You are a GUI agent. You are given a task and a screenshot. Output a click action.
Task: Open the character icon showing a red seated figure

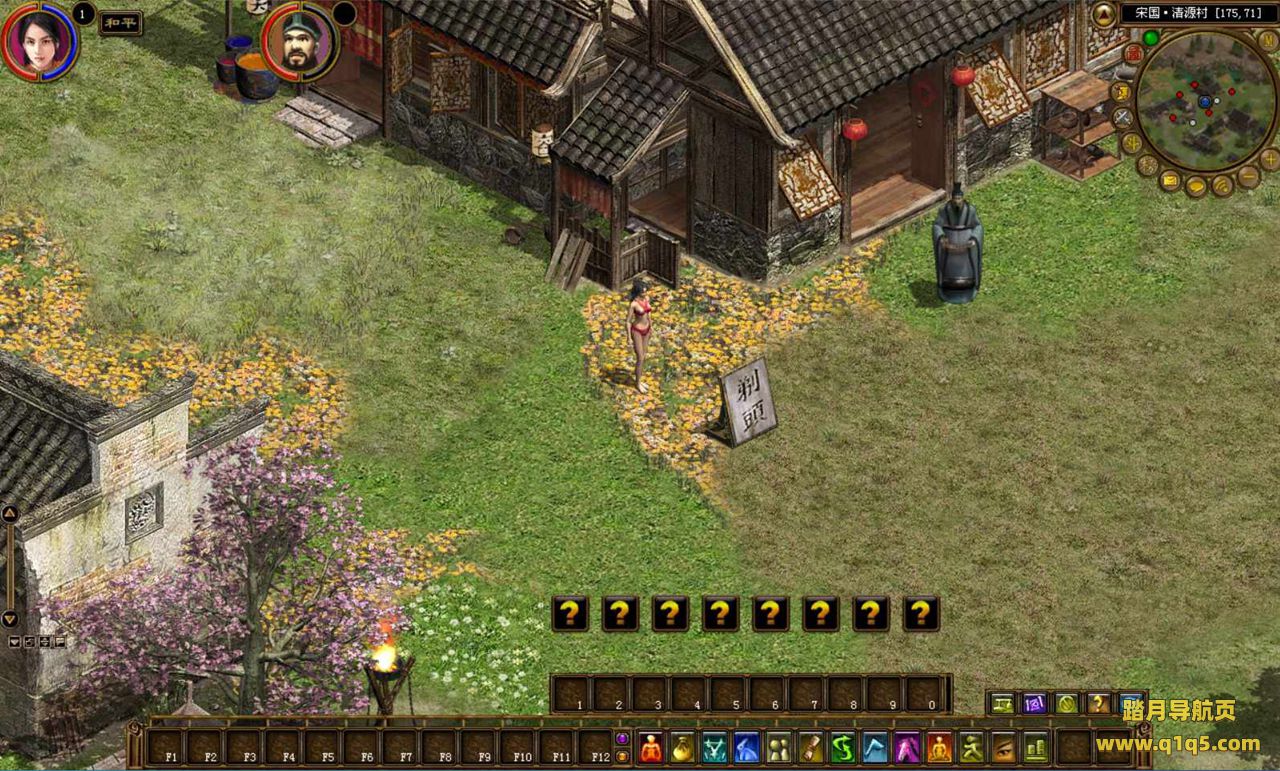[x=651, y=747]
